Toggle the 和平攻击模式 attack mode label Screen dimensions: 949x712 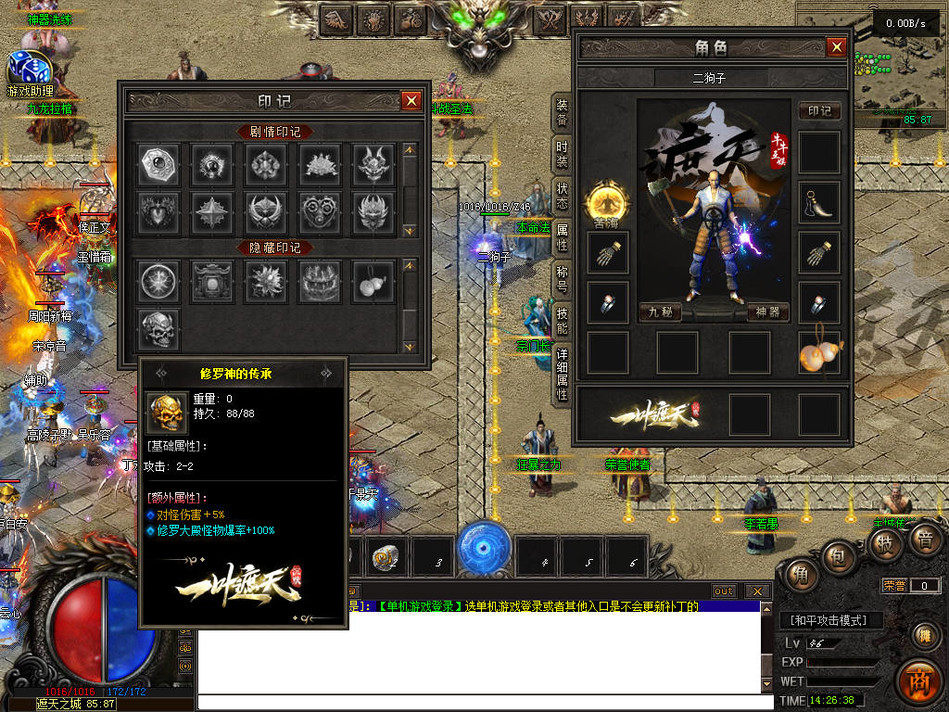point(830,621)
